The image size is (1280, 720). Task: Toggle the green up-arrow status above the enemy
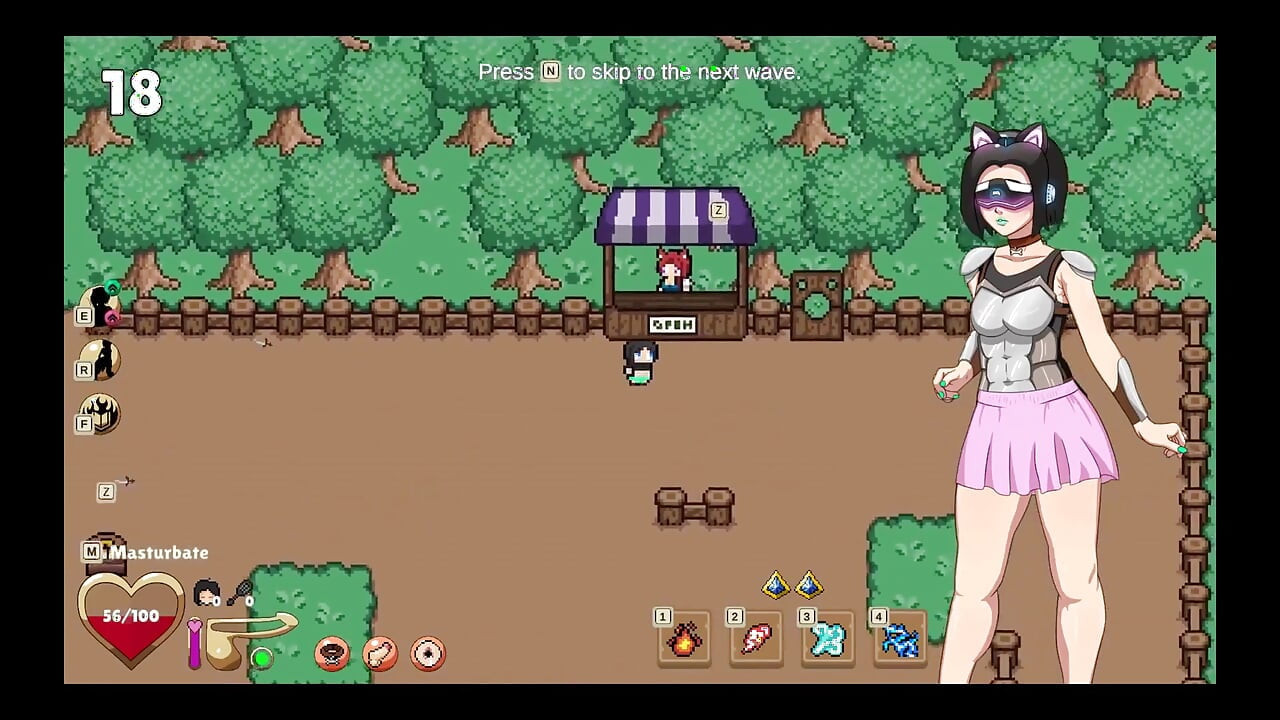111,288
